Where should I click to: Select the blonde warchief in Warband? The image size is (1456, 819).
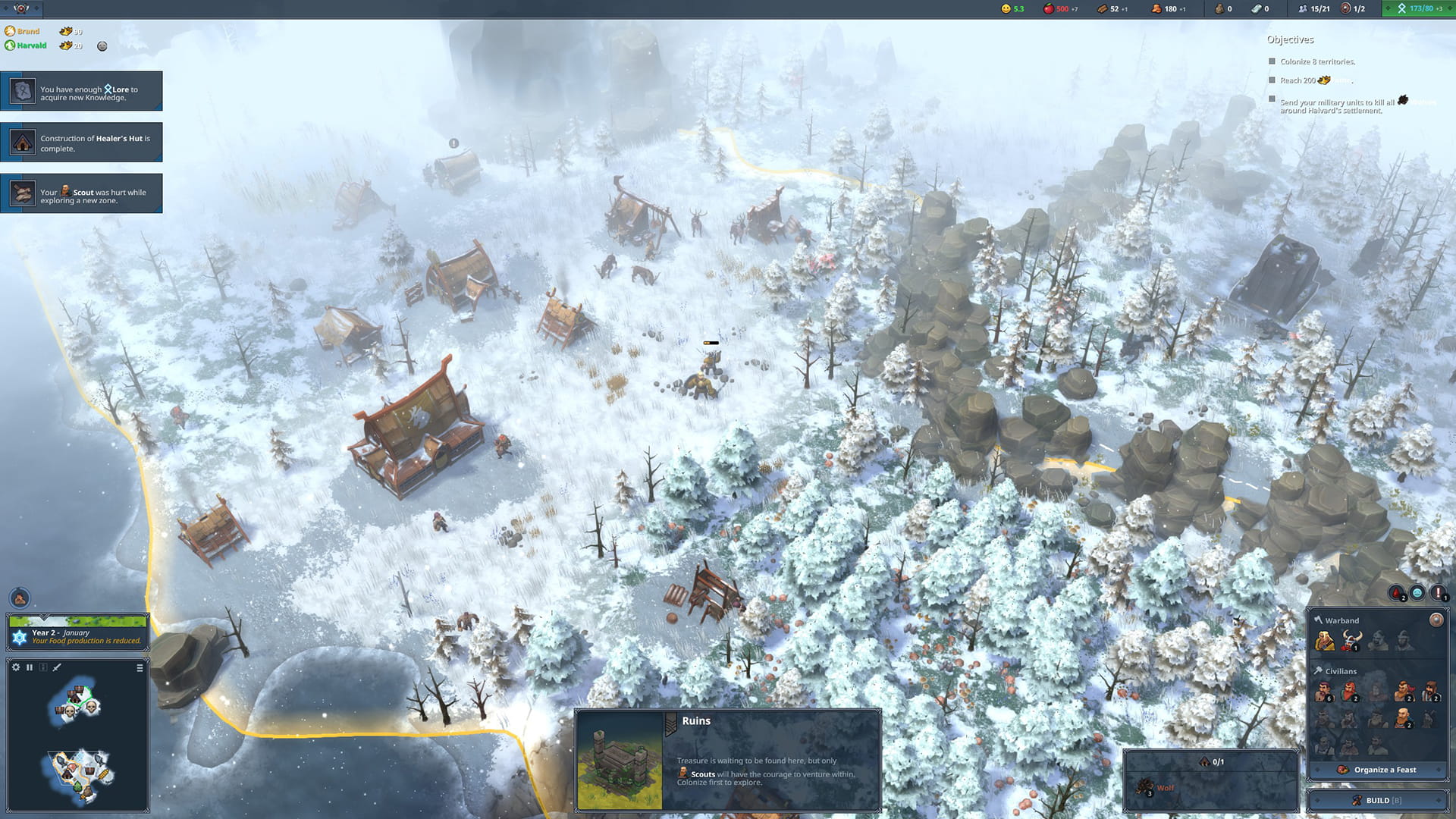[1325, 642]
